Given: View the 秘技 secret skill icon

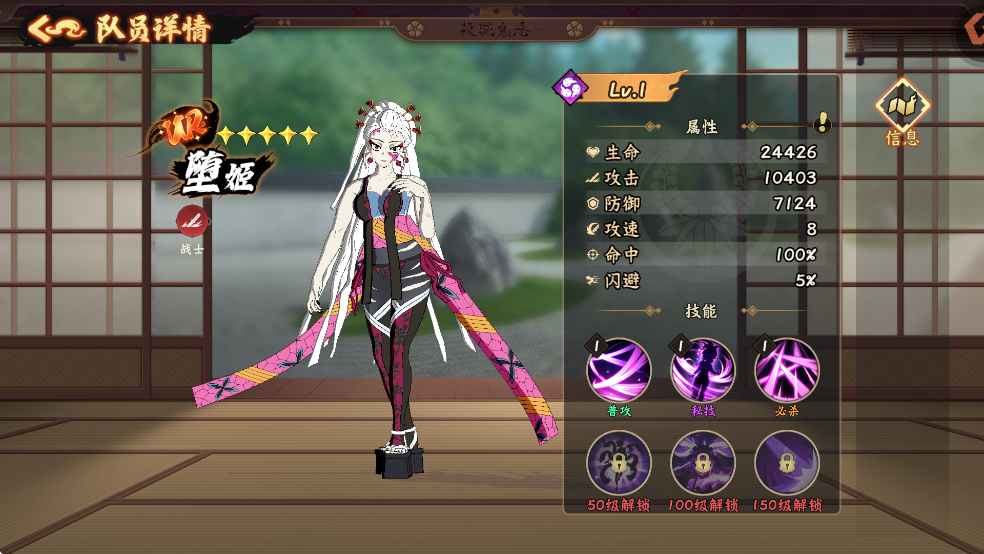Looking at the screenshot, I should point(702,370).
